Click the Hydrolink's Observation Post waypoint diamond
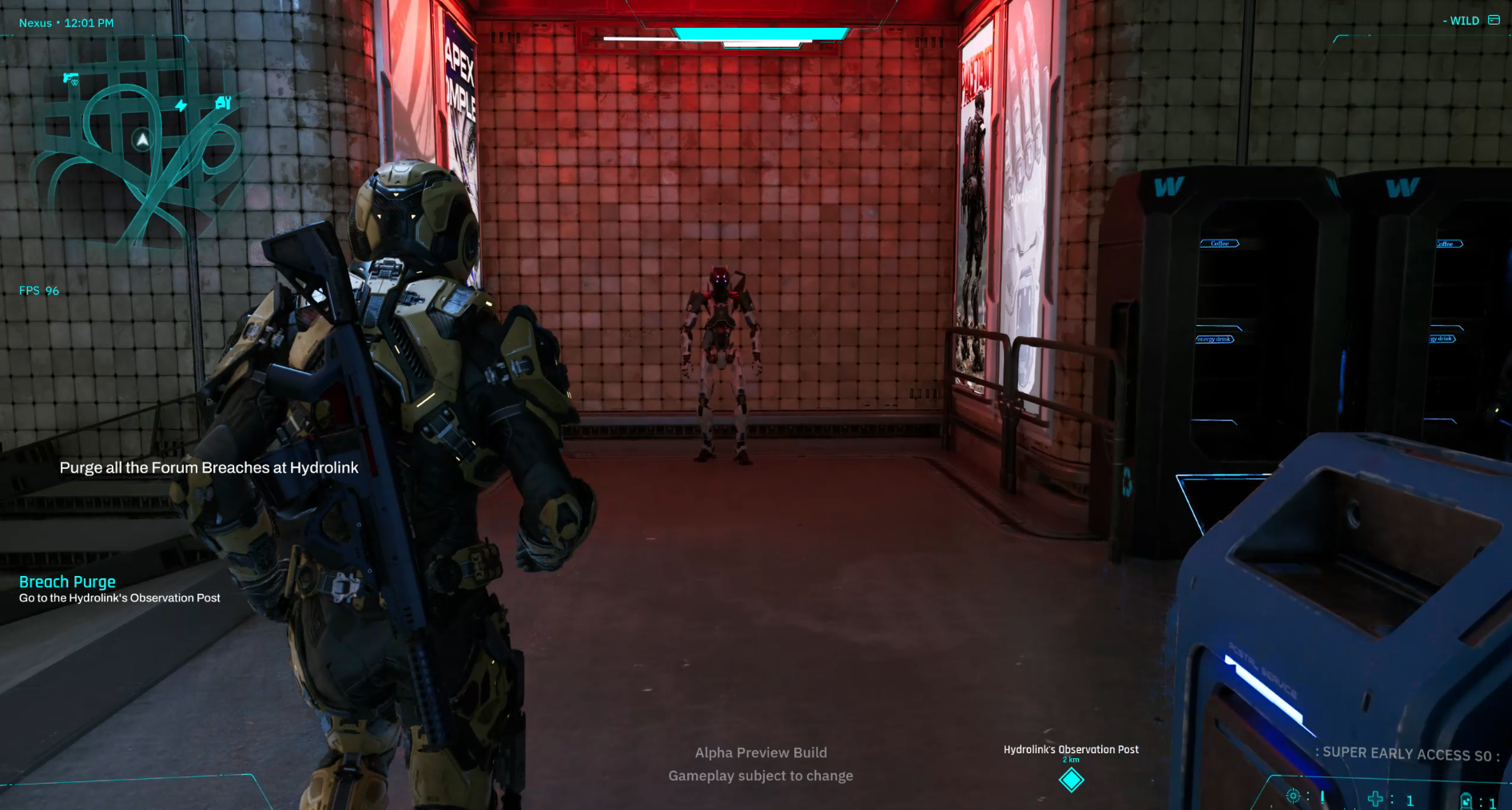Image resolution: width=1512 pixels, height=810 pixels. pos(1071,780)
